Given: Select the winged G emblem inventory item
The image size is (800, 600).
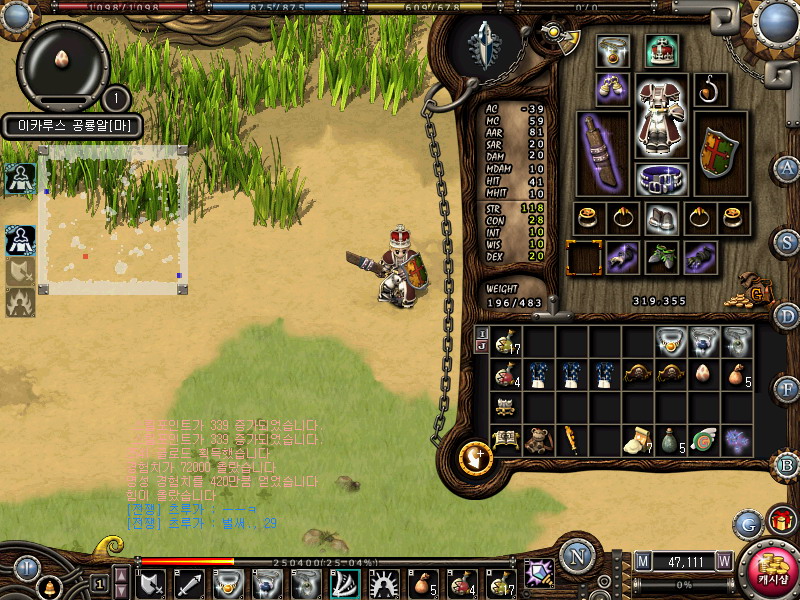Looking at the screenshot, I should click(x=705, y=440).
